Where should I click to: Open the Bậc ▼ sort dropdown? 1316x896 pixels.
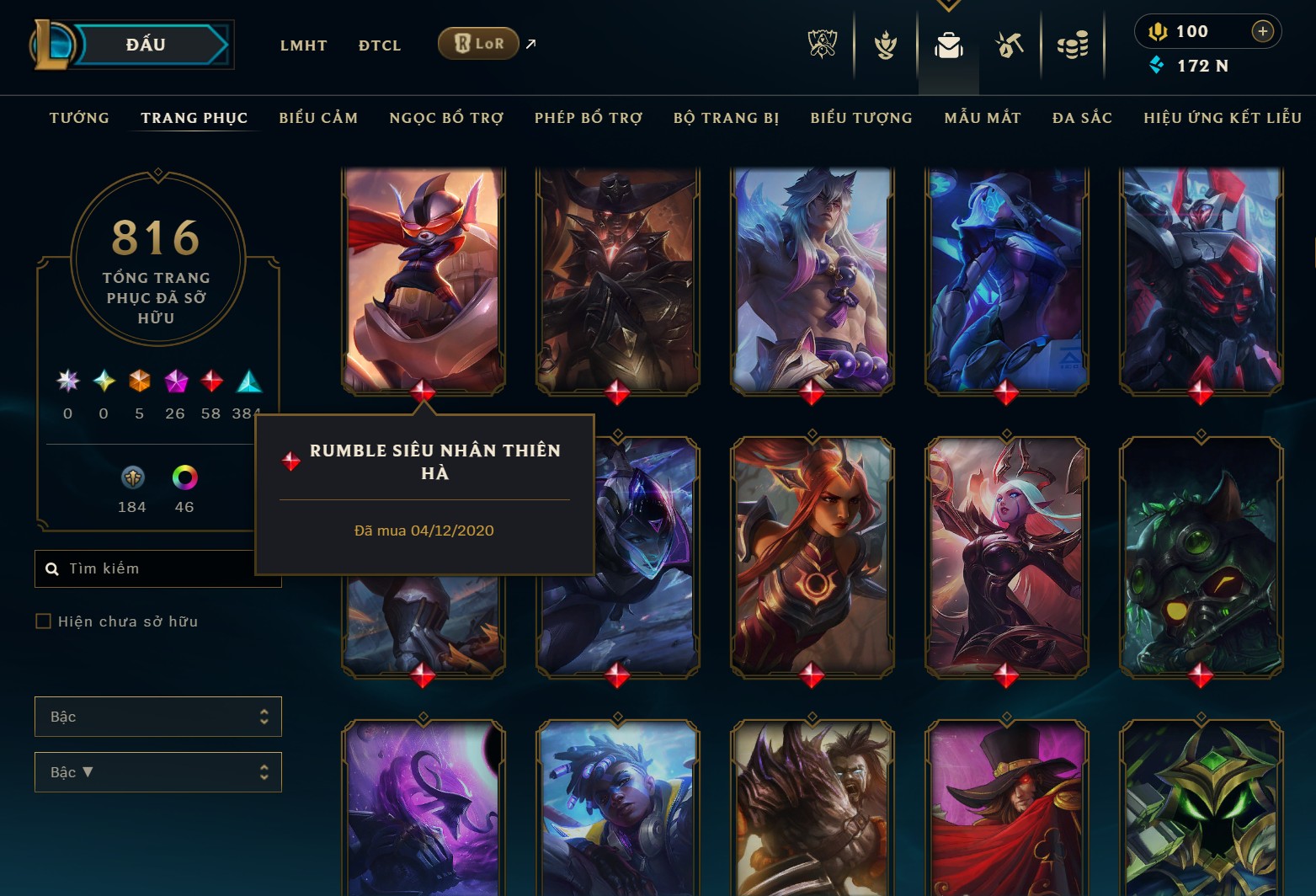click(157, 771)
